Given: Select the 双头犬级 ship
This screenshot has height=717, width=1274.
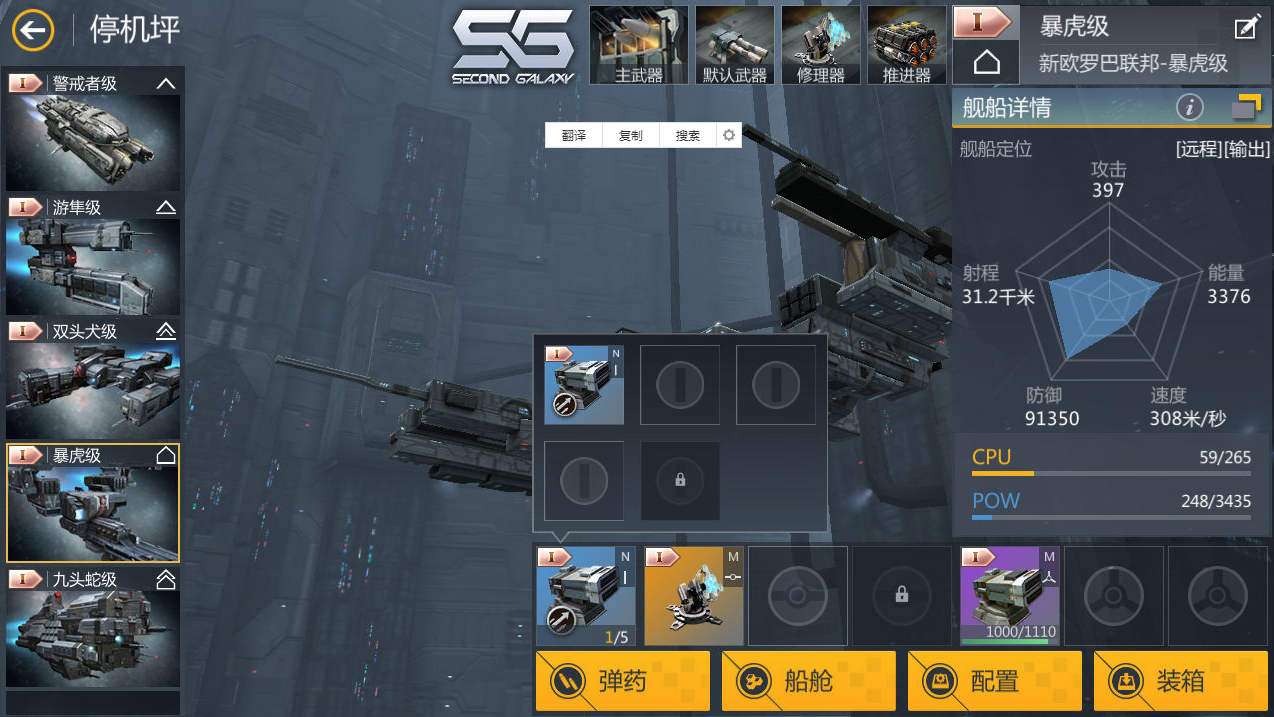Looking at the screenshot, I should click(93, 379).
